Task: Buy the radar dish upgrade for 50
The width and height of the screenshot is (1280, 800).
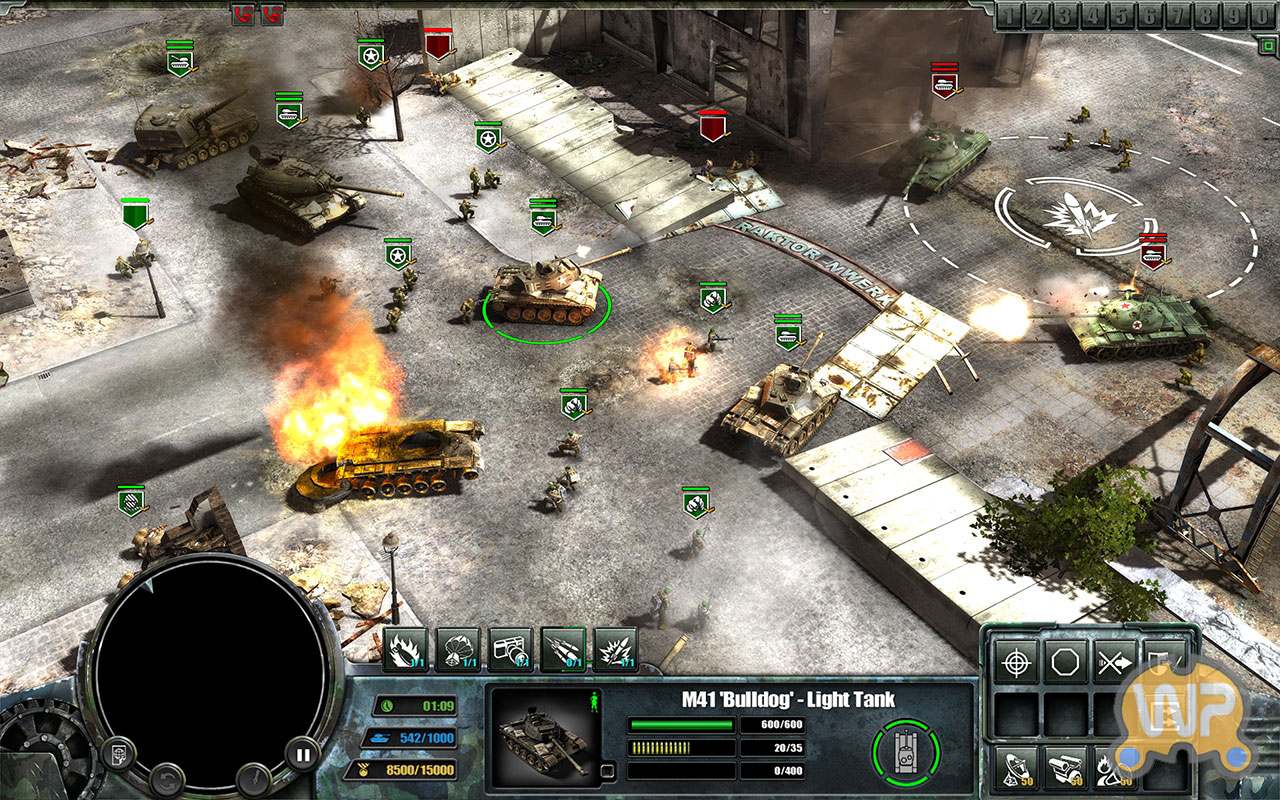Action: tap(1016, 768)
